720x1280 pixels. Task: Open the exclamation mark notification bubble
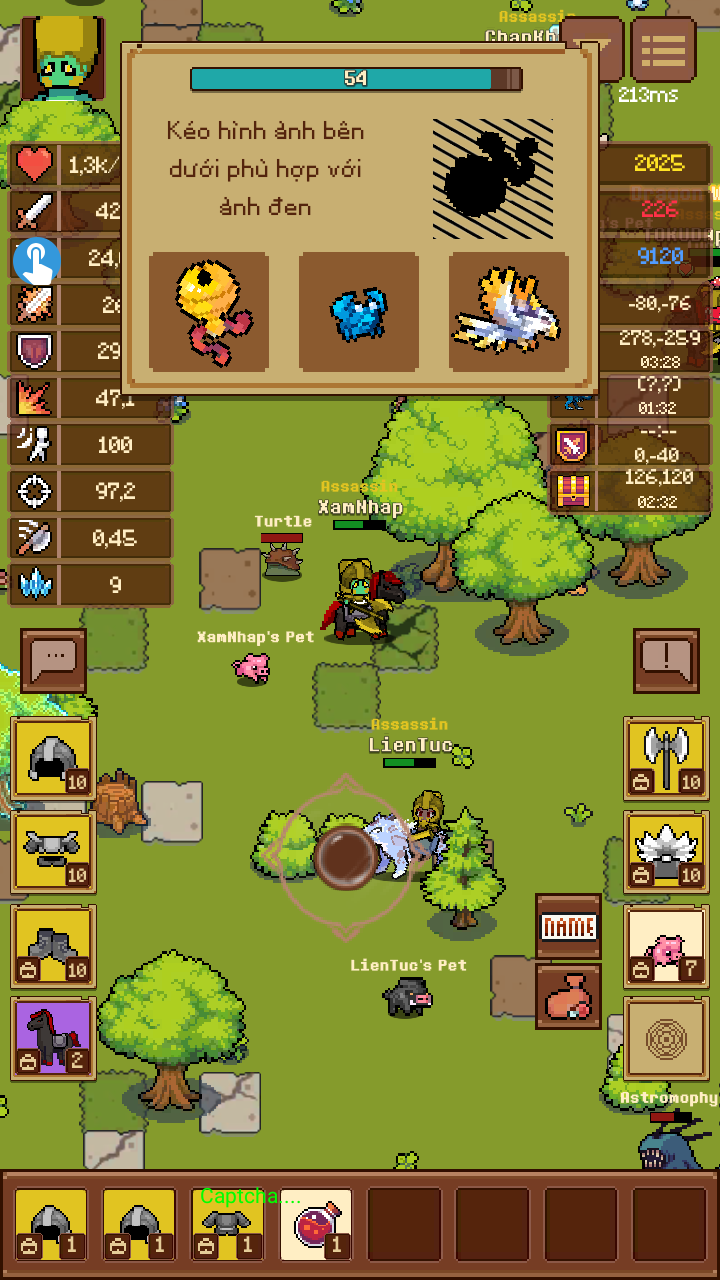pyautogui.click(x=666, y=659)
